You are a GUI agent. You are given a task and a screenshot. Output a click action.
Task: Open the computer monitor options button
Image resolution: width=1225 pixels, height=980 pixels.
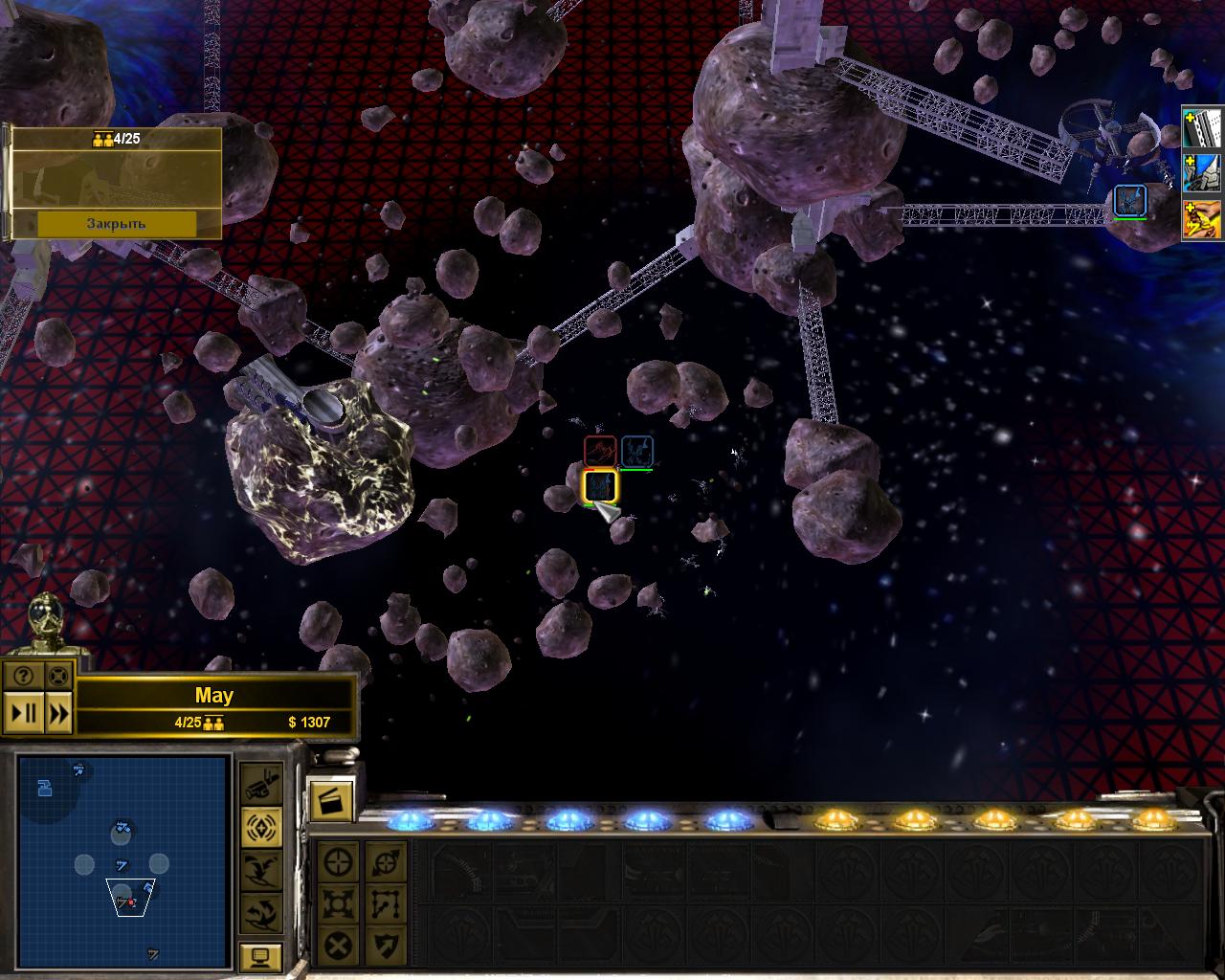260,957
